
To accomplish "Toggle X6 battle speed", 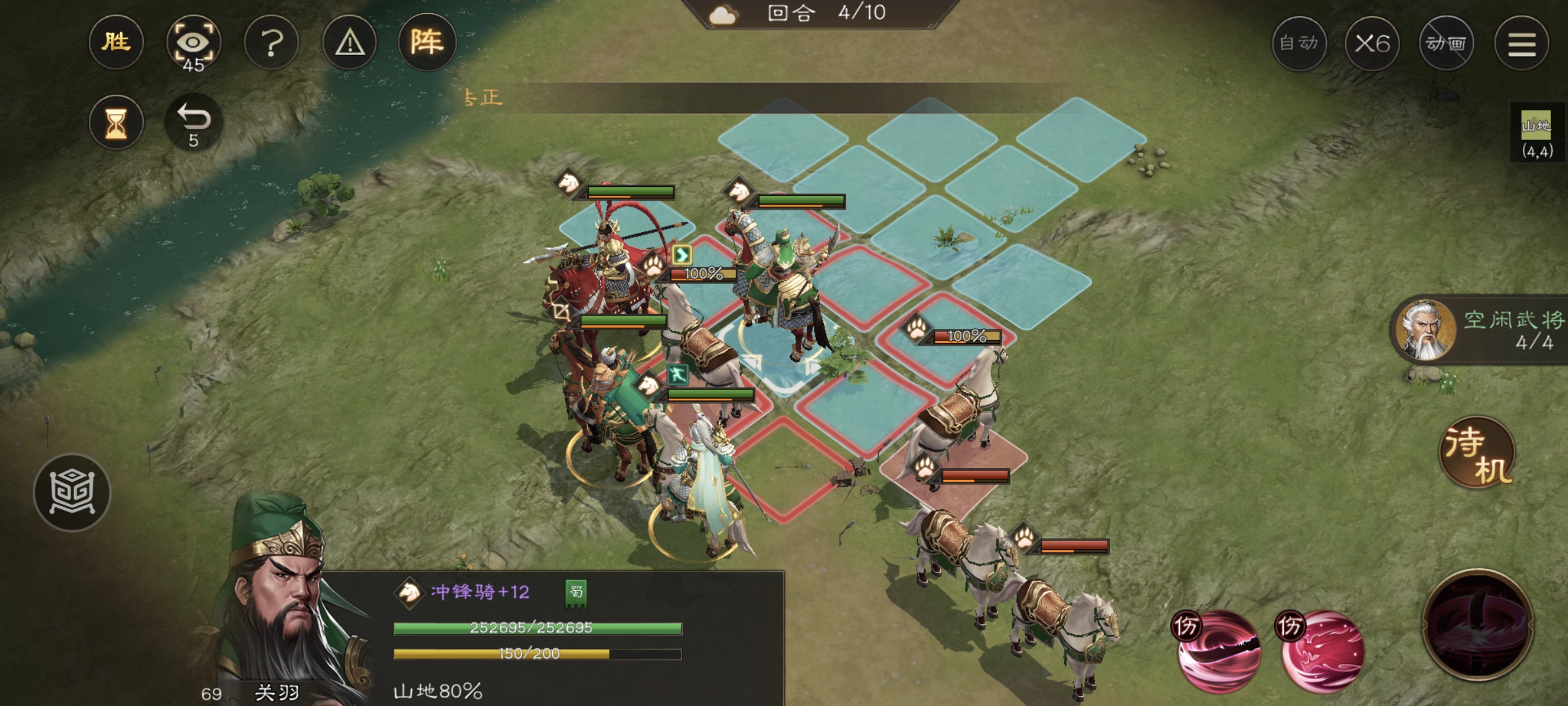I will (x=1373, y=42).
